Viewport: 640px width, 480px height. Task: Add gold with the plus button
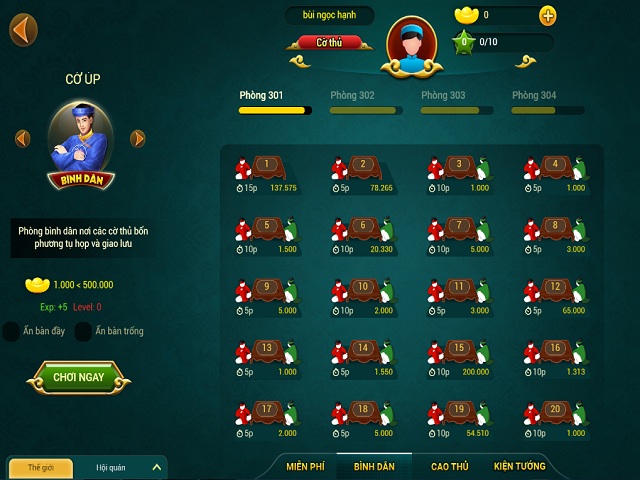[x=548, y=15]
